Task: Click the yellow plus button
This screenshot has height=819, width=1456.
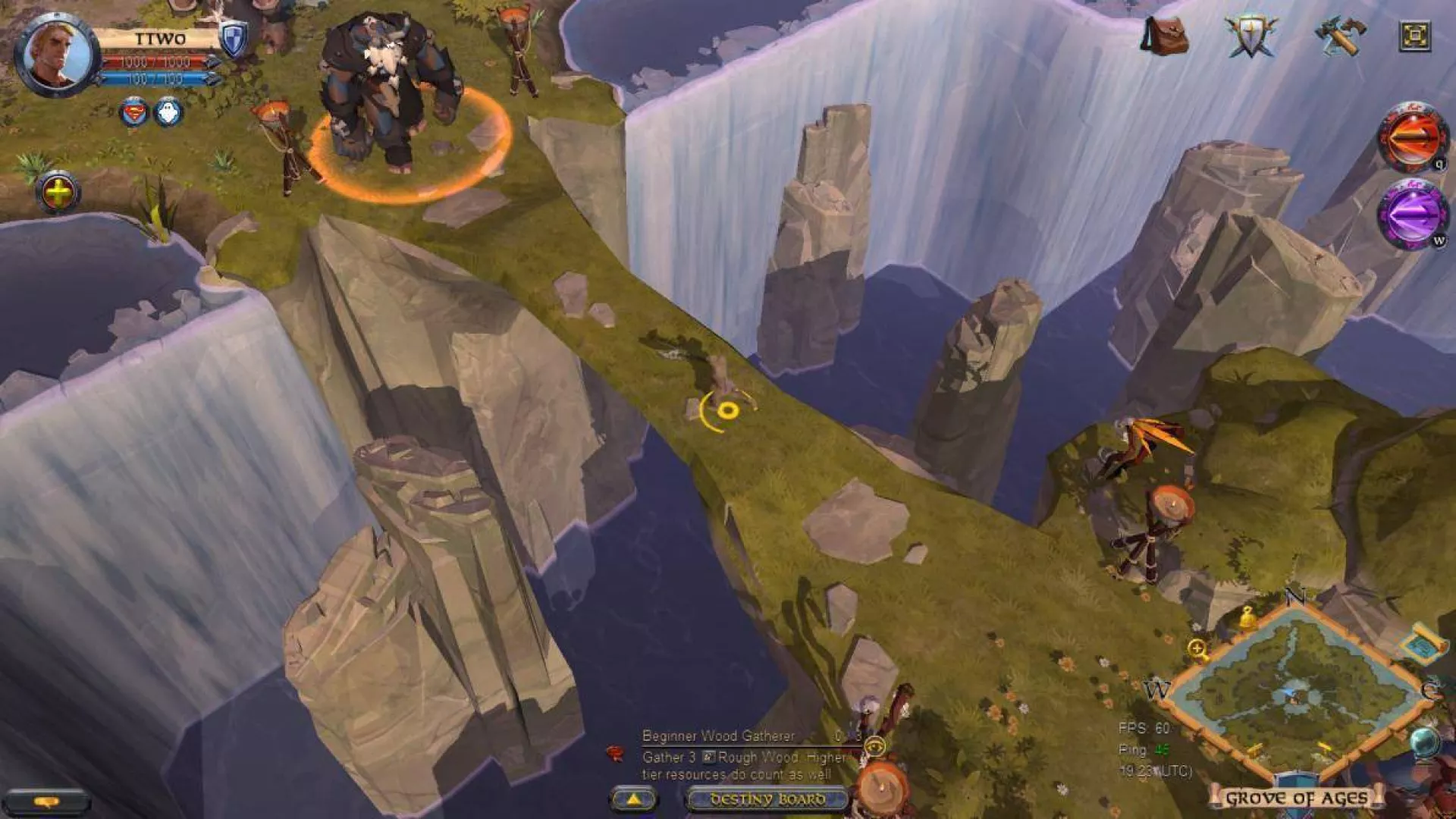Action: coord(58,194)
